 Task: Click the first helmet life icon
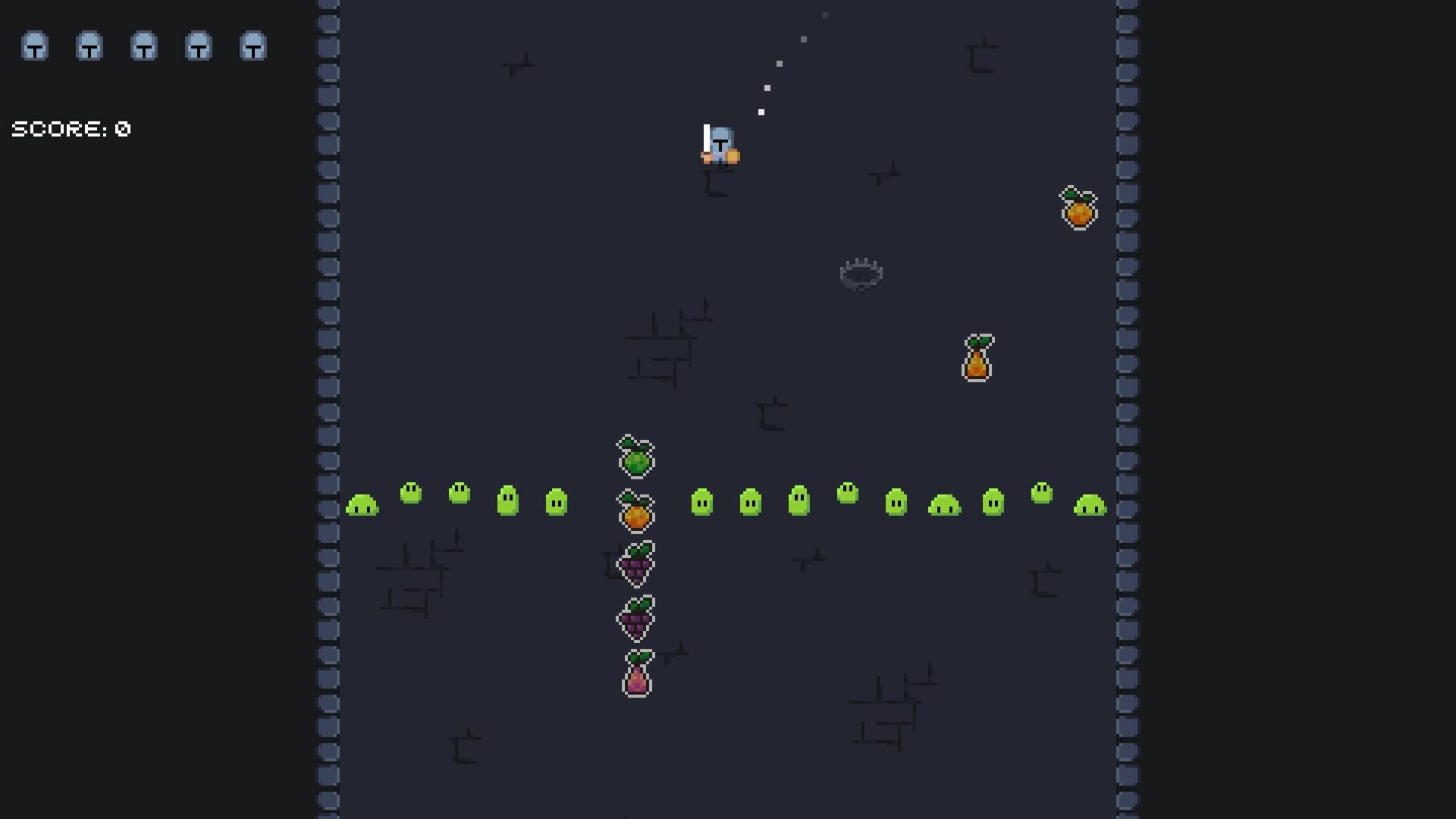point(33,47)
